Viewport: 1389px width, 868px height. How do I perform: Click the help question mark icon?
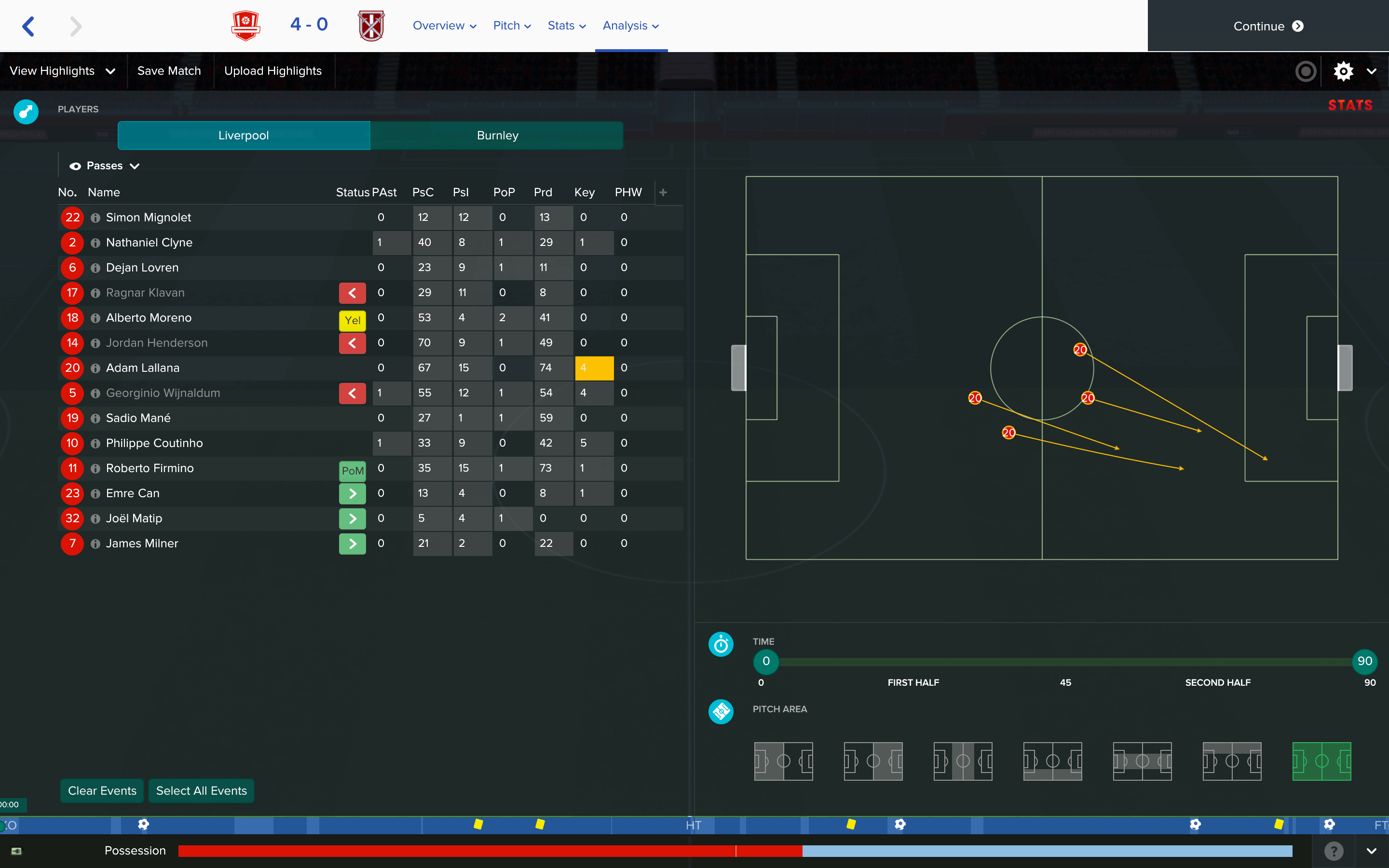(1334, 850)
